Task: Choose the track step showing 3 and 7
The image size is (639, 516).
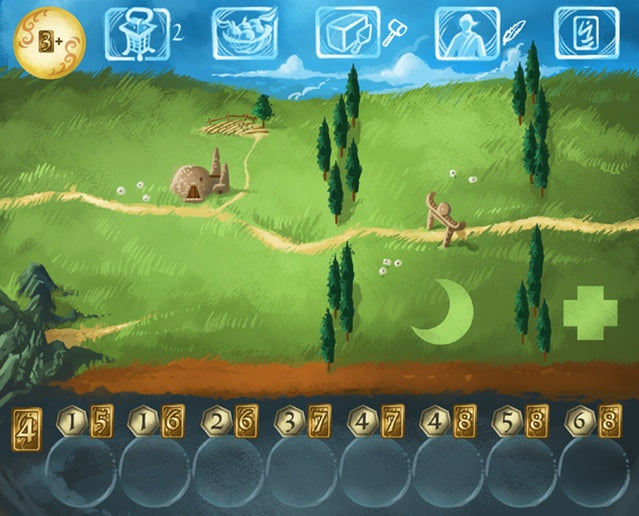Action: pos(304,423)
